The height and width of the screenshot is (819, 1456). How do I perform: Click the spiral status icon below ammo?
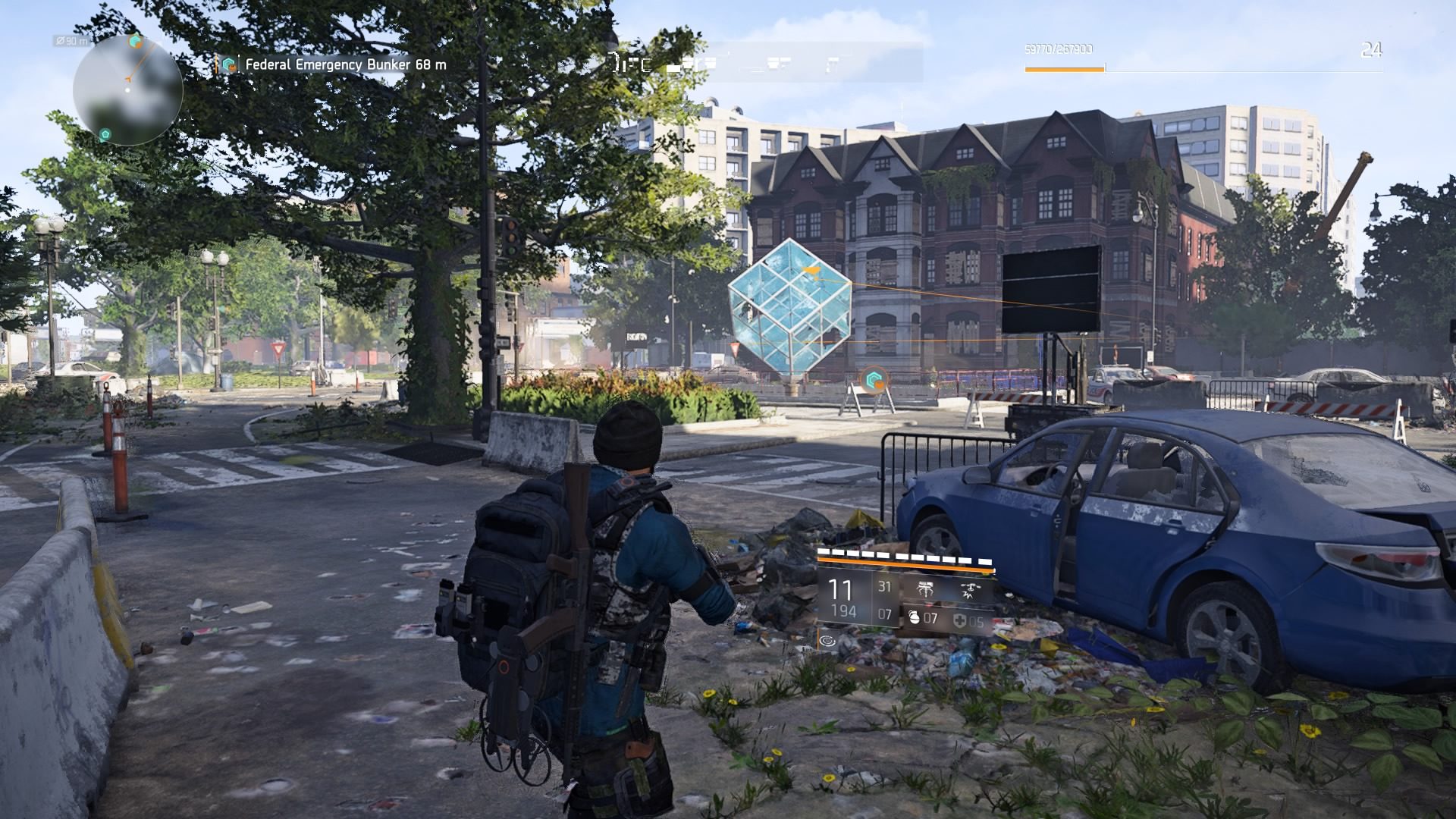(828, 642)
